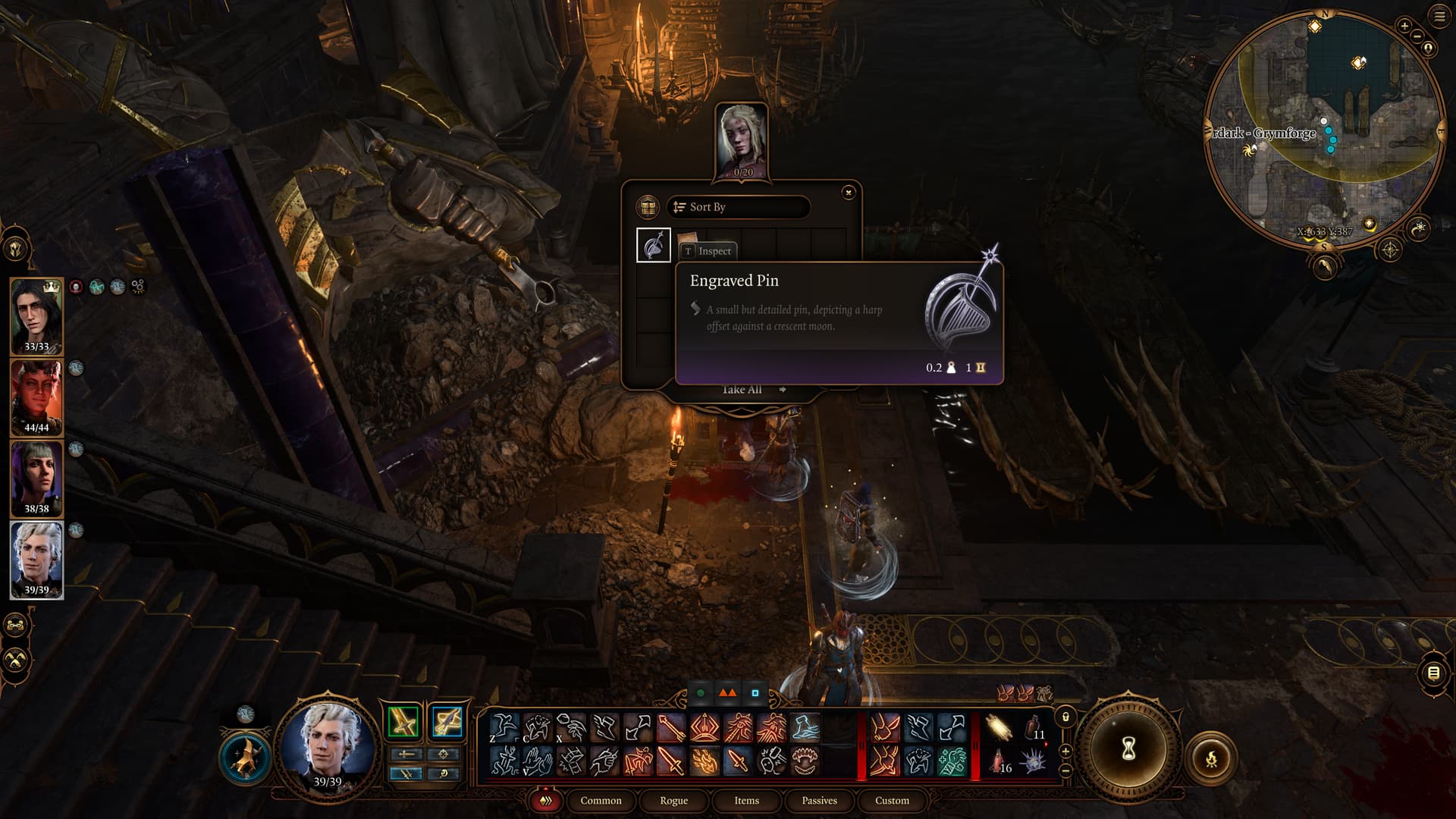Open the Sort By dropdown
1456x819 pixels.
738,207
